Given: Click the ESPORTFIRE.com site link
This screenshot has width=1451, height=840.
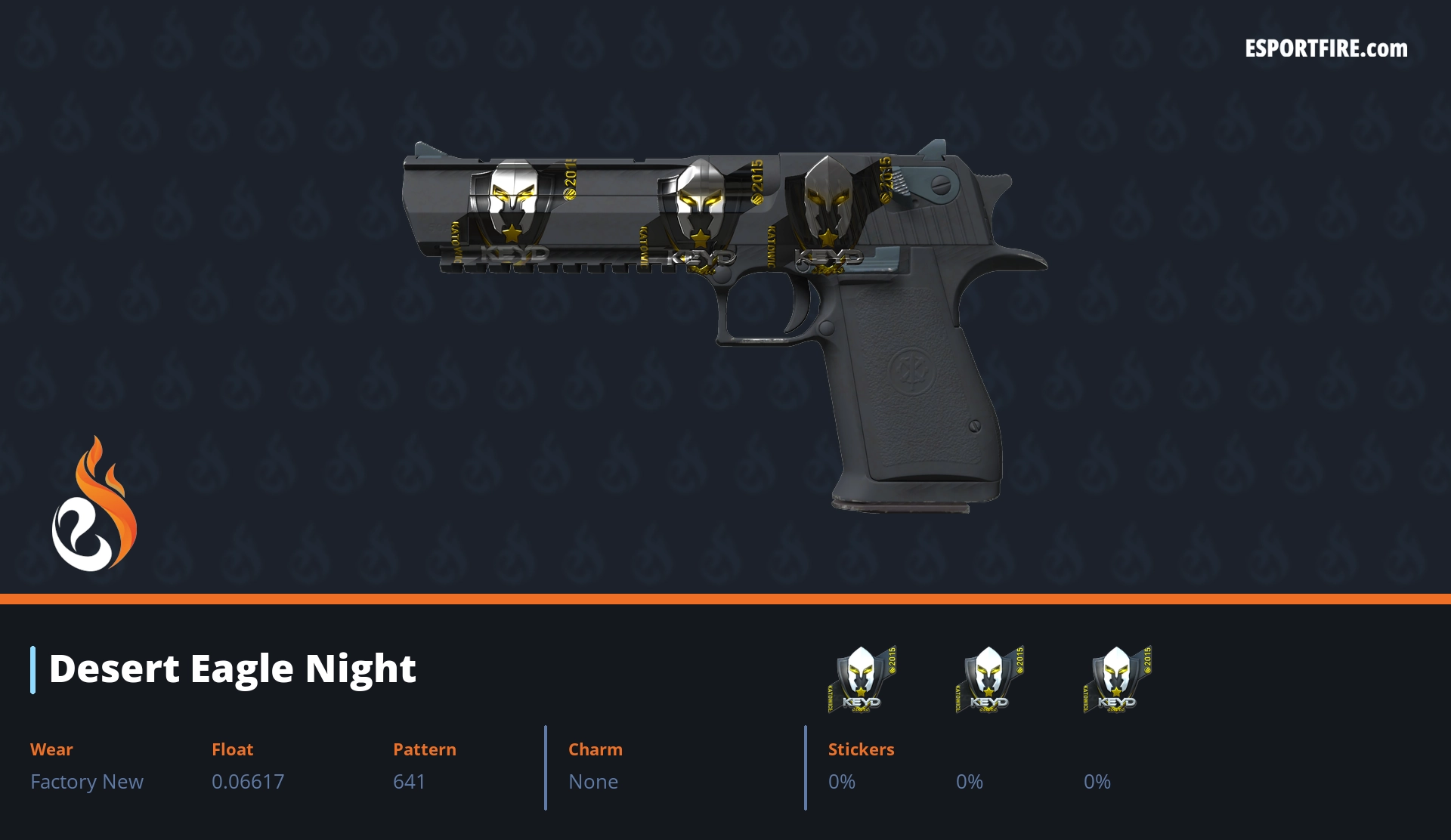Looking at the screenshot, I should click(x=1326, y=49).
